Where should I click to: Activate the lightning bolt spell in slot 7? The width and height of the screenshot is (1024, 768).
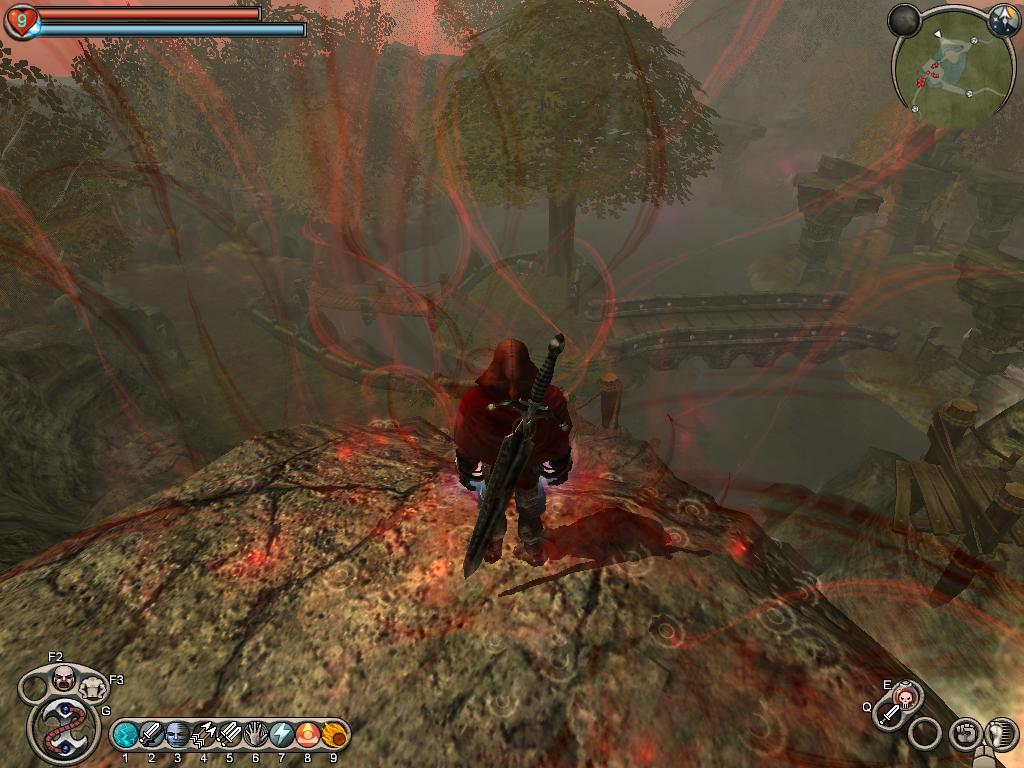[281, 735]
